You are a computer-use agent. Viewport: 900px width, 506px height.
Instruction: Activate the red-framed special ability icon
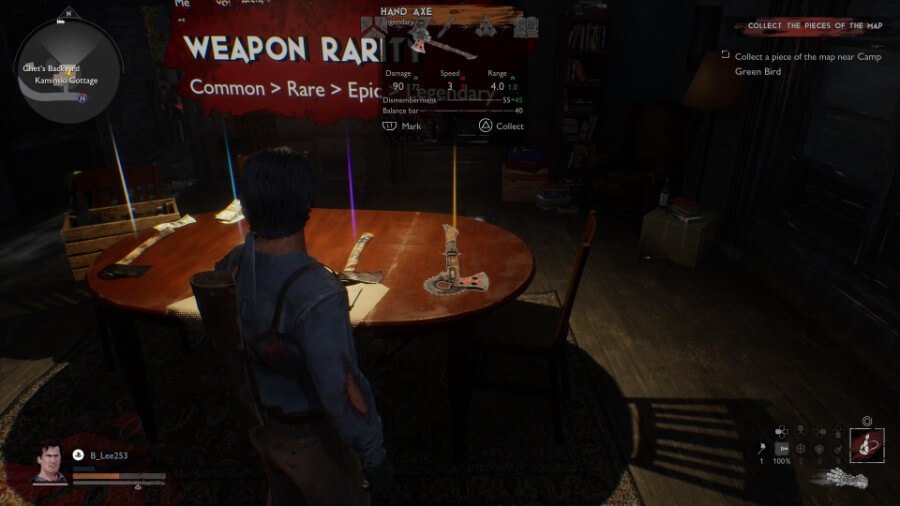[865, 445]
